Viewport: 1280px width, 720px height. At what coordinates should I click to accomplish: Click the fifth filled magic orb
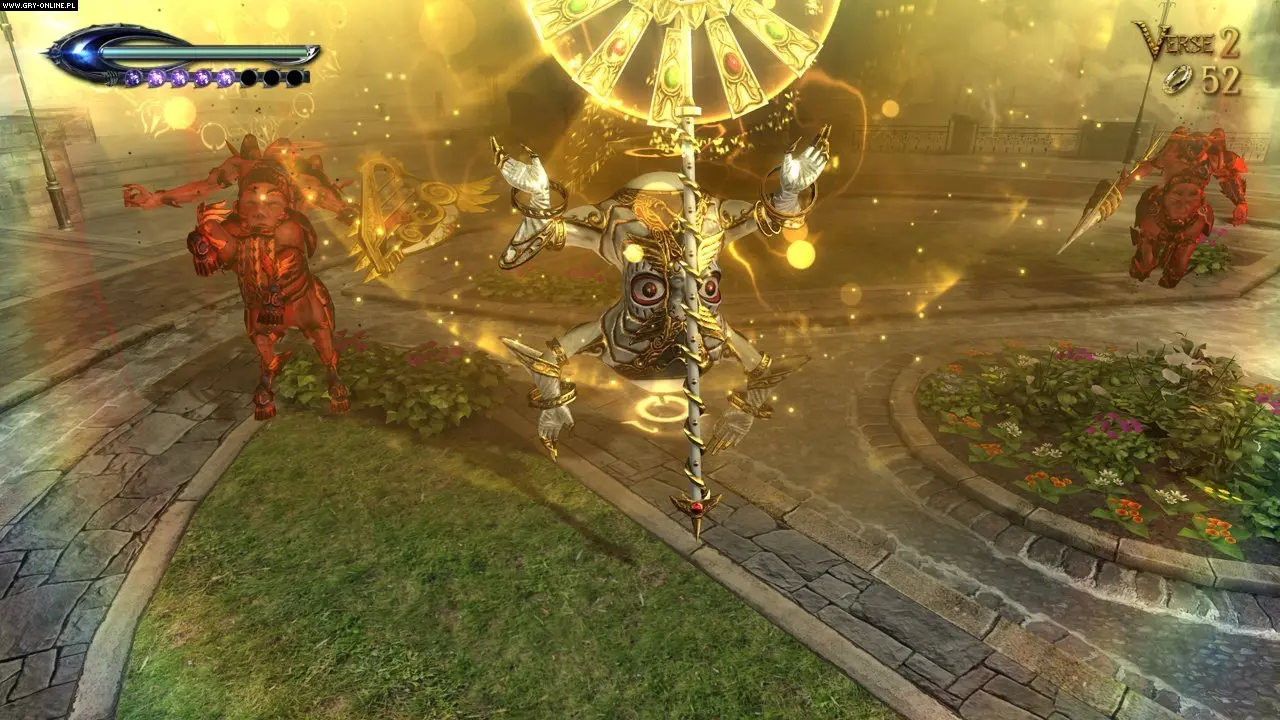[x=224, y=77]
